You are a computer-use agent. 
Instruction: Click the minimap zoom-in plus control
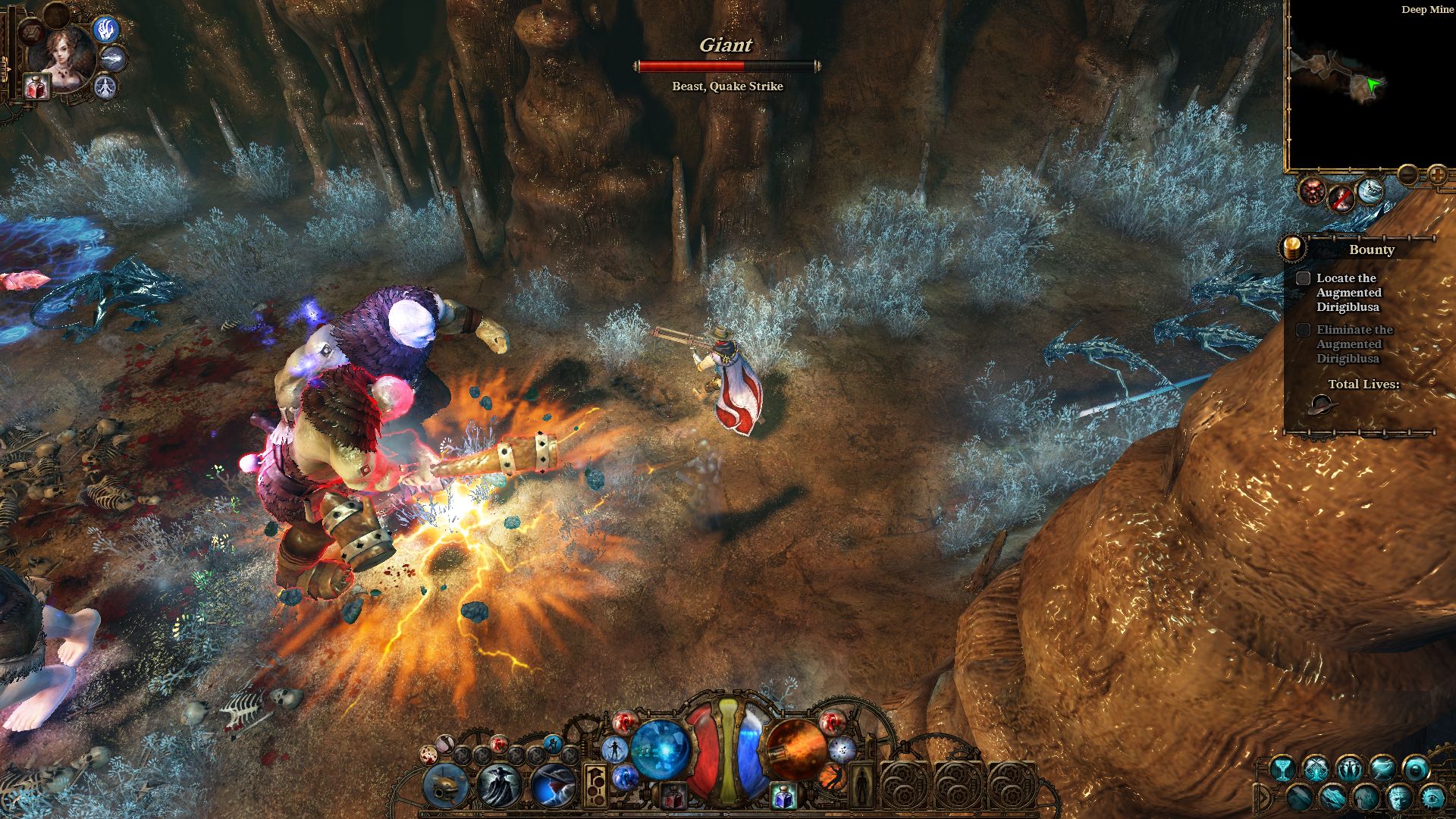click(x=1439, y=174)
